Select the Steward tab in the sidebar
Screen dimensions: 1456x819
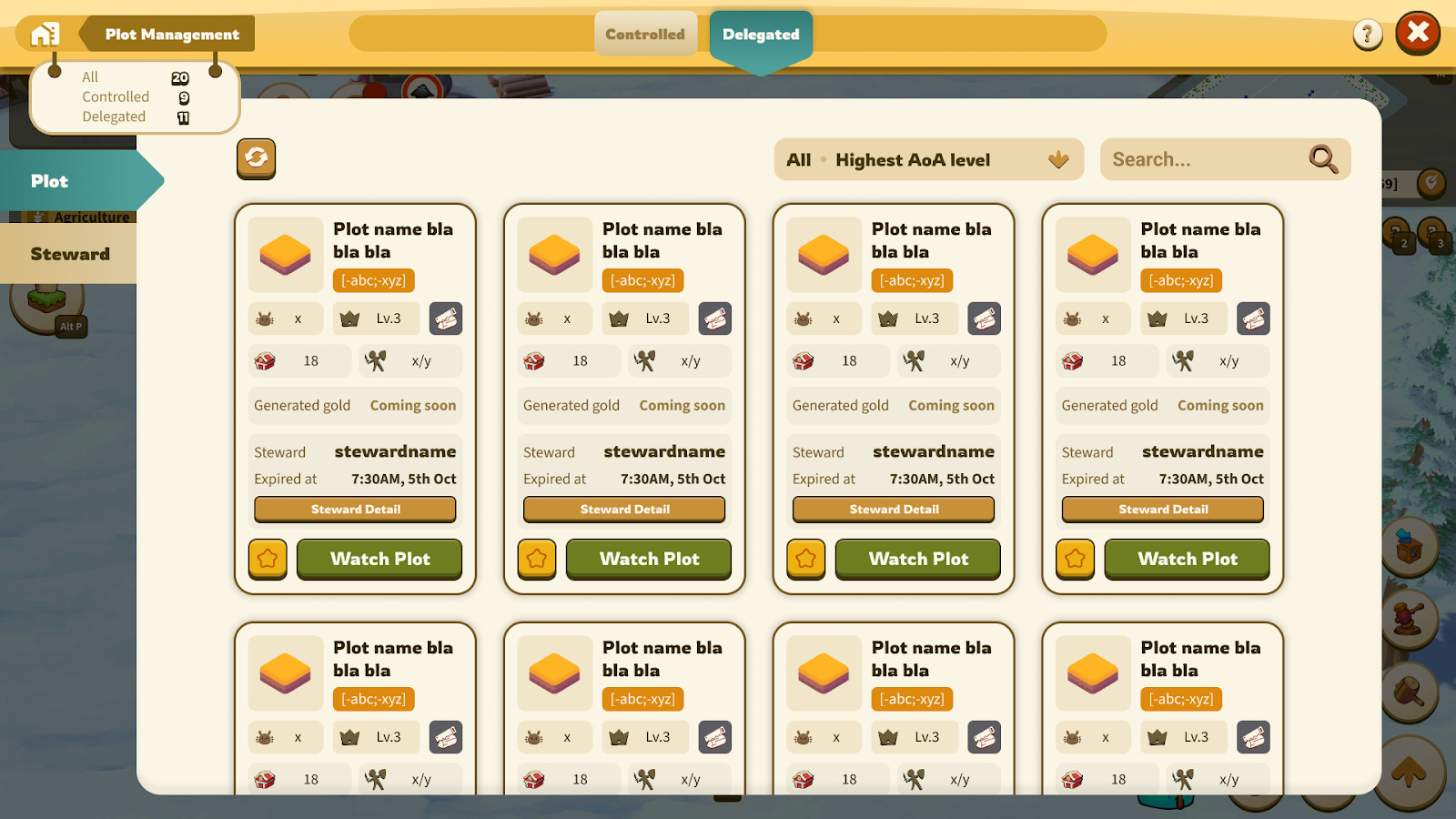(x=71, y=253)
